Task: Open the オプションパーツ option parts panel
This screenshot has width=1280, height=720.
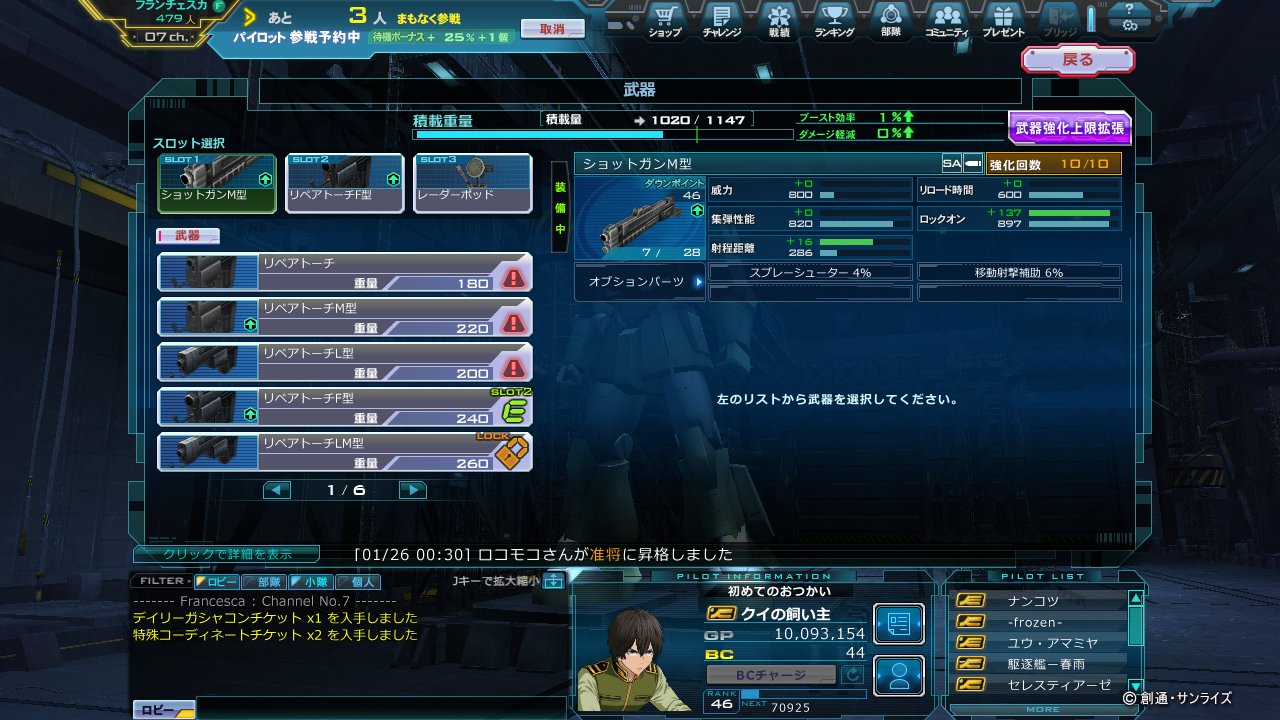Action: (x=641, y=282)
